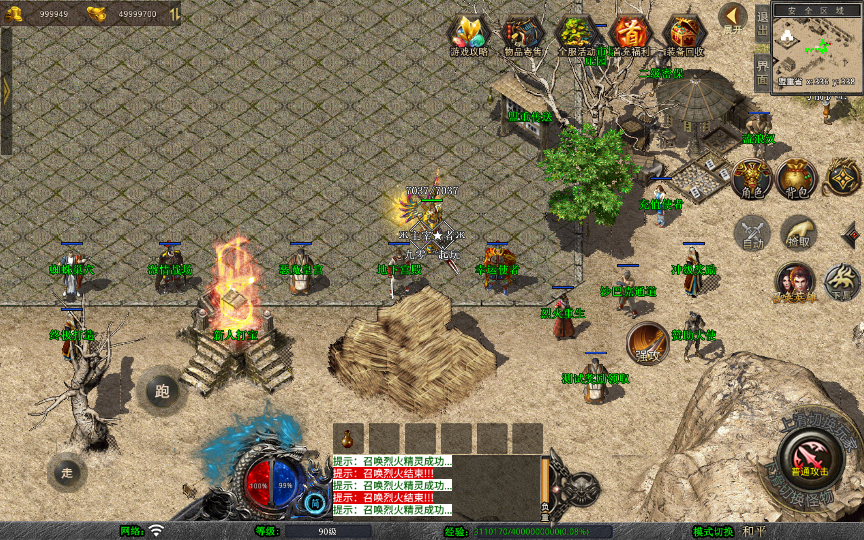Switch to 走 walk mode
864x540 pixels.
coord(67,472)
